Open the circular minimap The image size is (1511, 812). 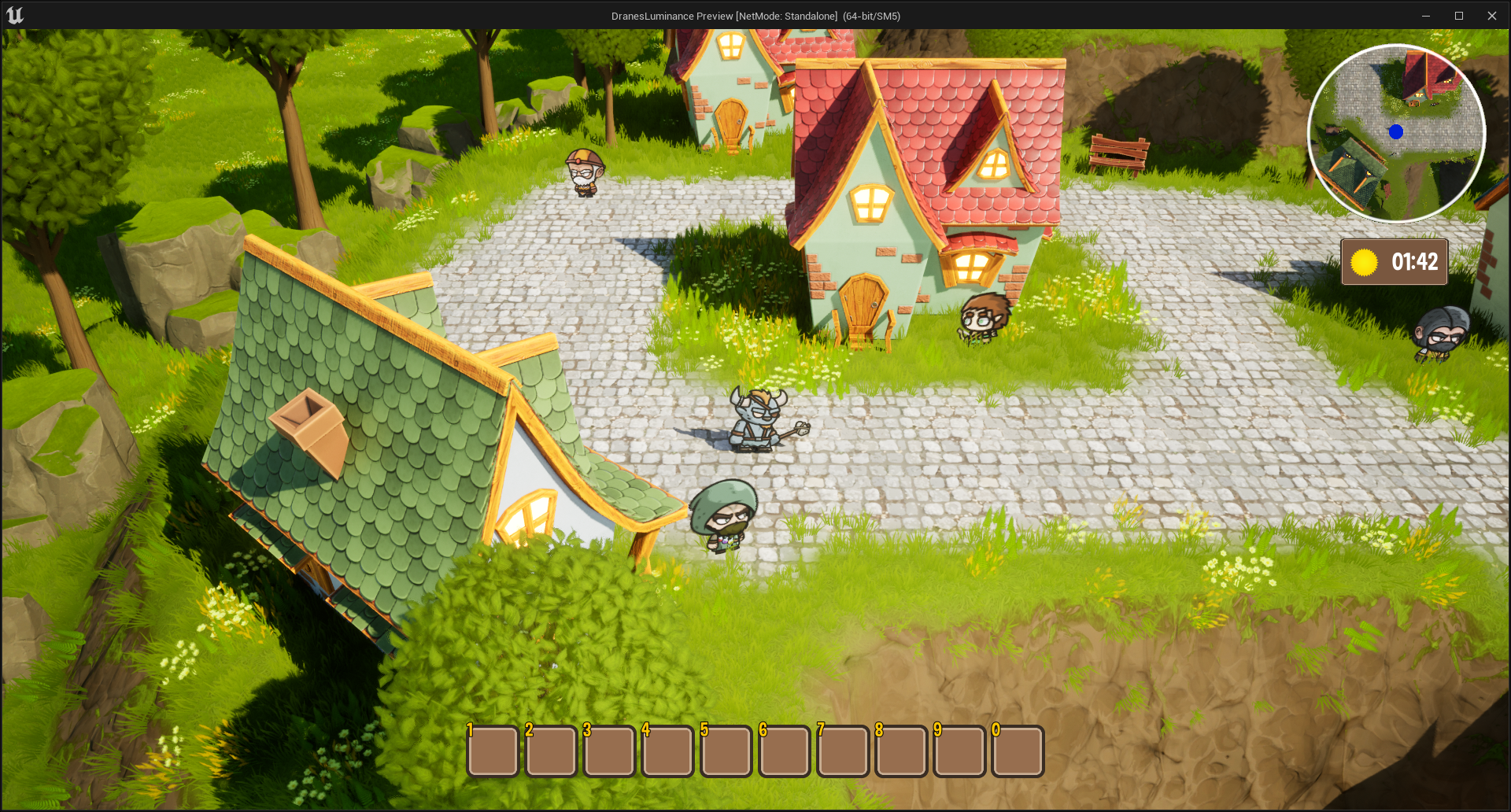tap(1396, 133)
